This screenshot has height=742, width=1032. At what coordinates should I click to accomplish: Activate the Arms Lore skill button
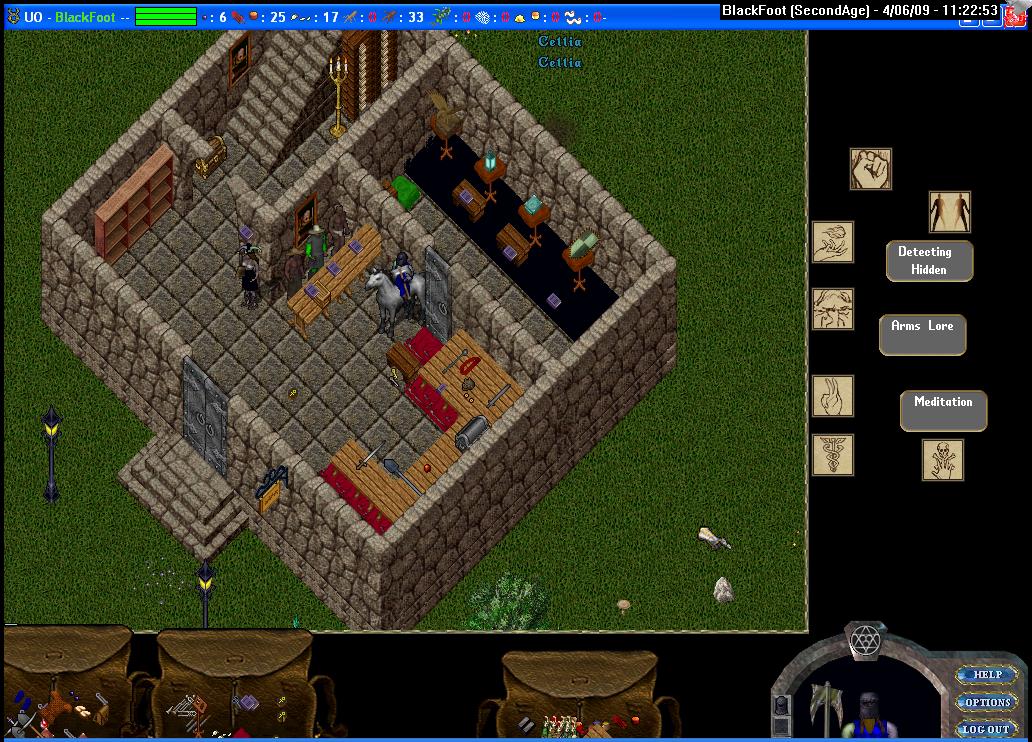[x=922, y=334]
